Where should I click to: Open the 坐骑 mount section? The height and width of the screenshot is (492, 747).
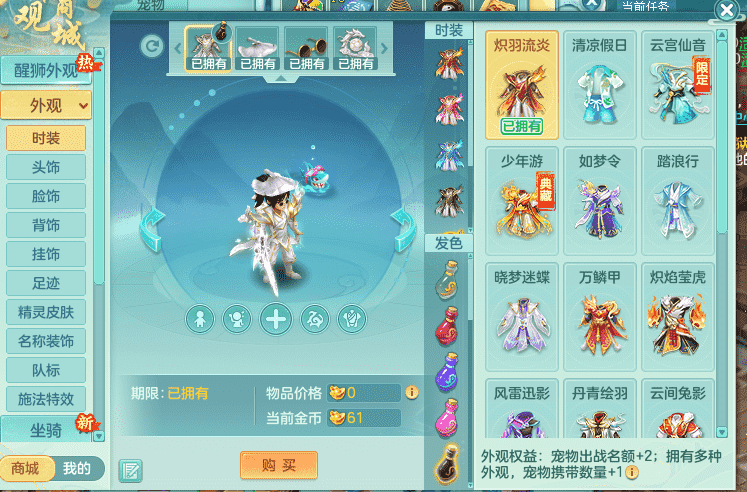(46, 427)
